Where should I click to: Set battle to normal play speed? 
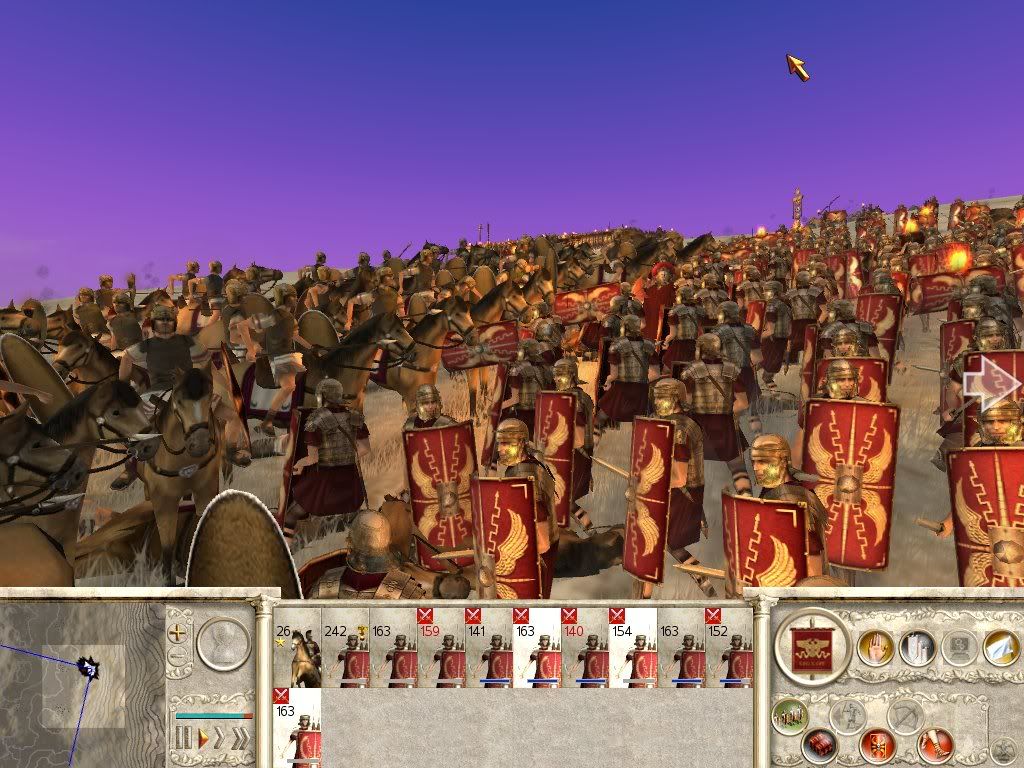point(202,739)
